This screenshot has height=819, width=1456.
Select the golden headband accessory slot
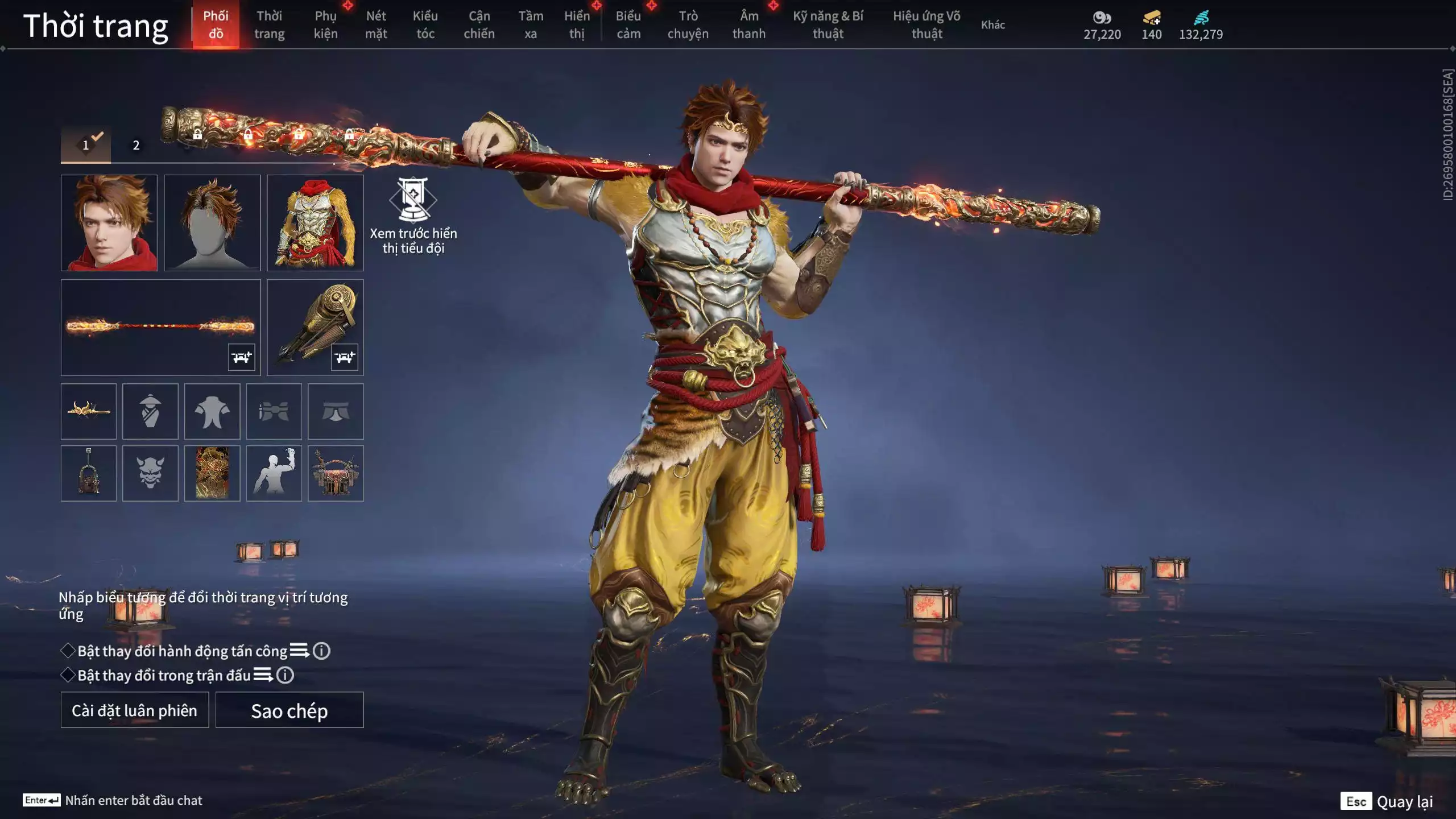click(89, 411)
